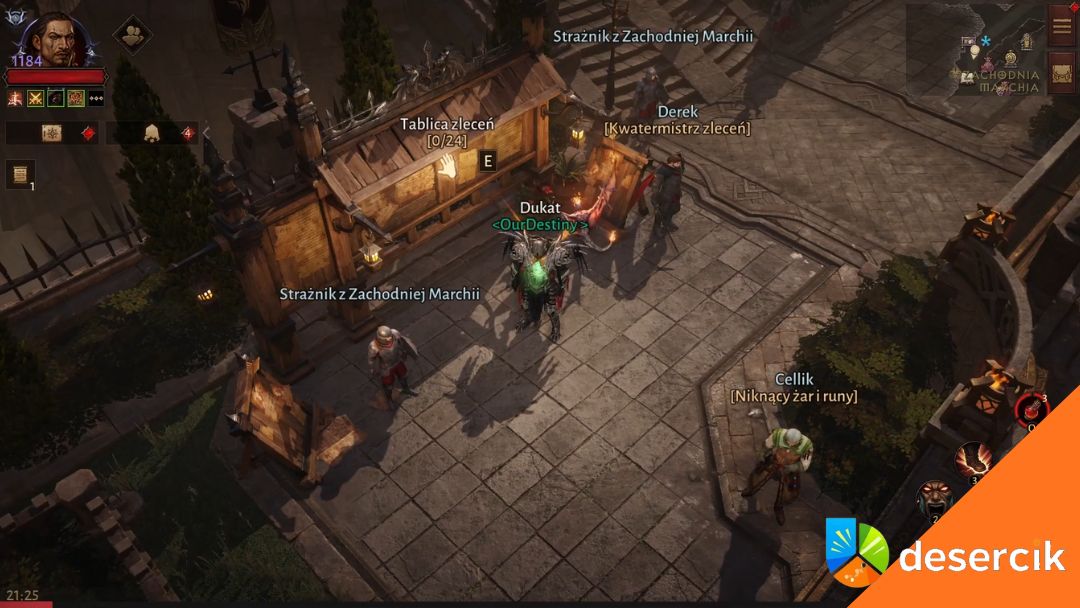Open the party members icon
Screen dimensions: 1080x608
(131, 35)
